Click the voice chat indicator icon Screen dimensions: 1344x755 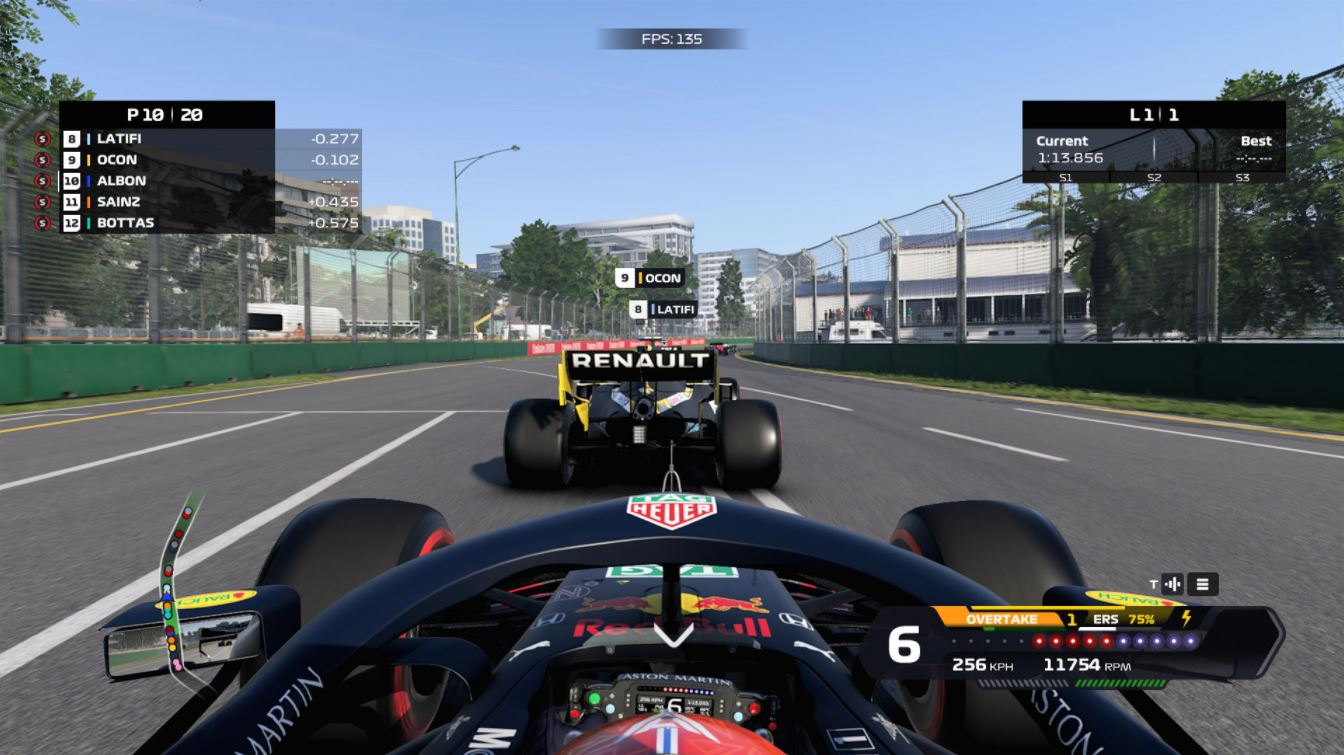click(x=1172, y=582)
